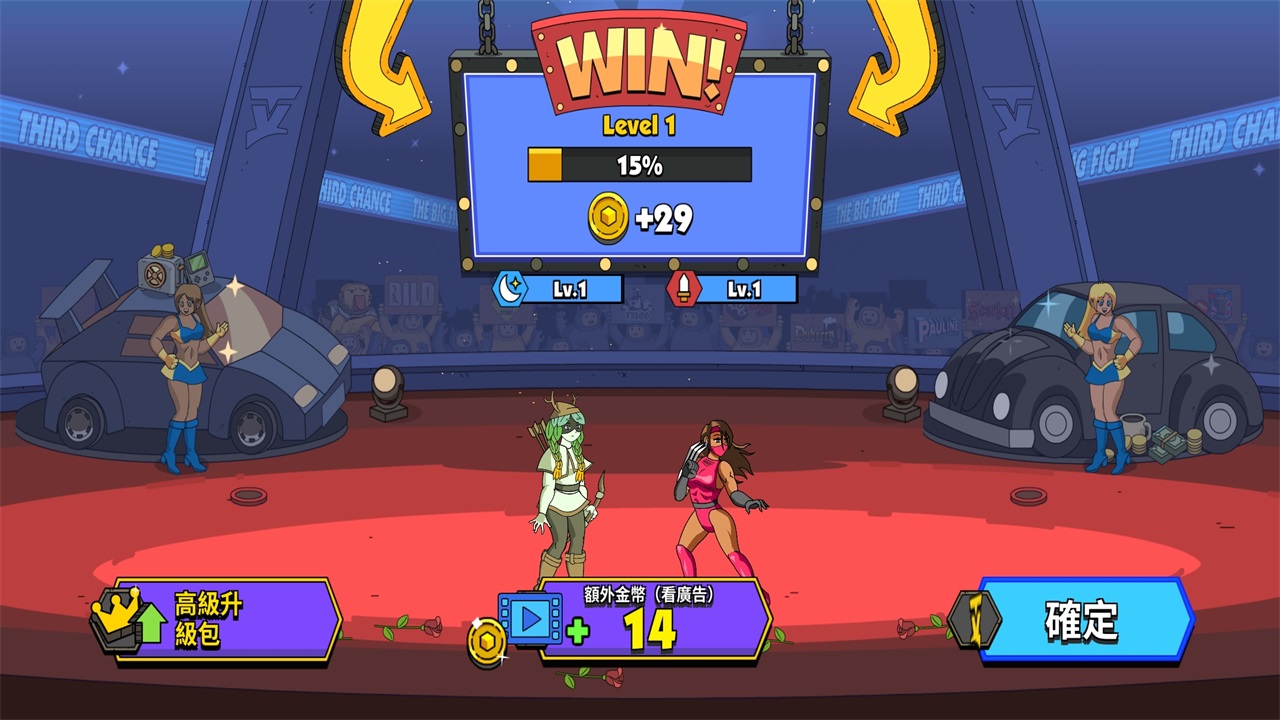Viewport: 1280px width, 720px height.
Task: Confirm with the 確定 button
Action: [x=1084, y=621]
